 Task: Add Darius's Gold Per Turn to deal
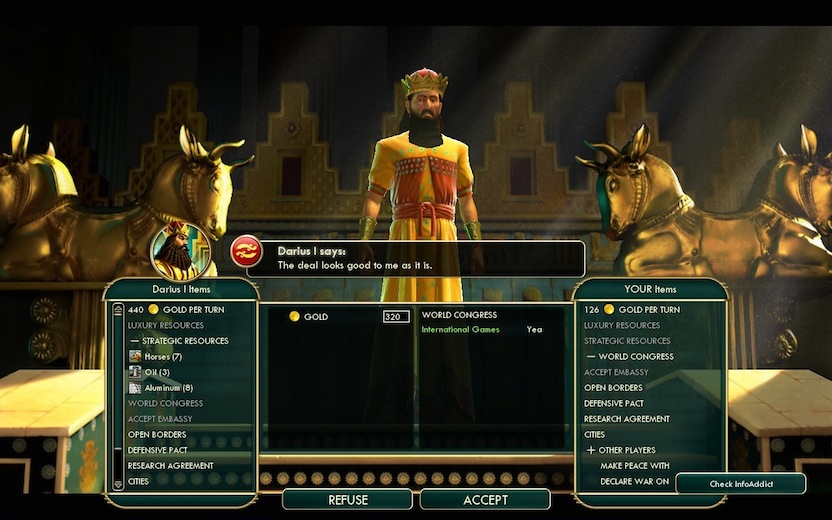click(x=185, y=310)
